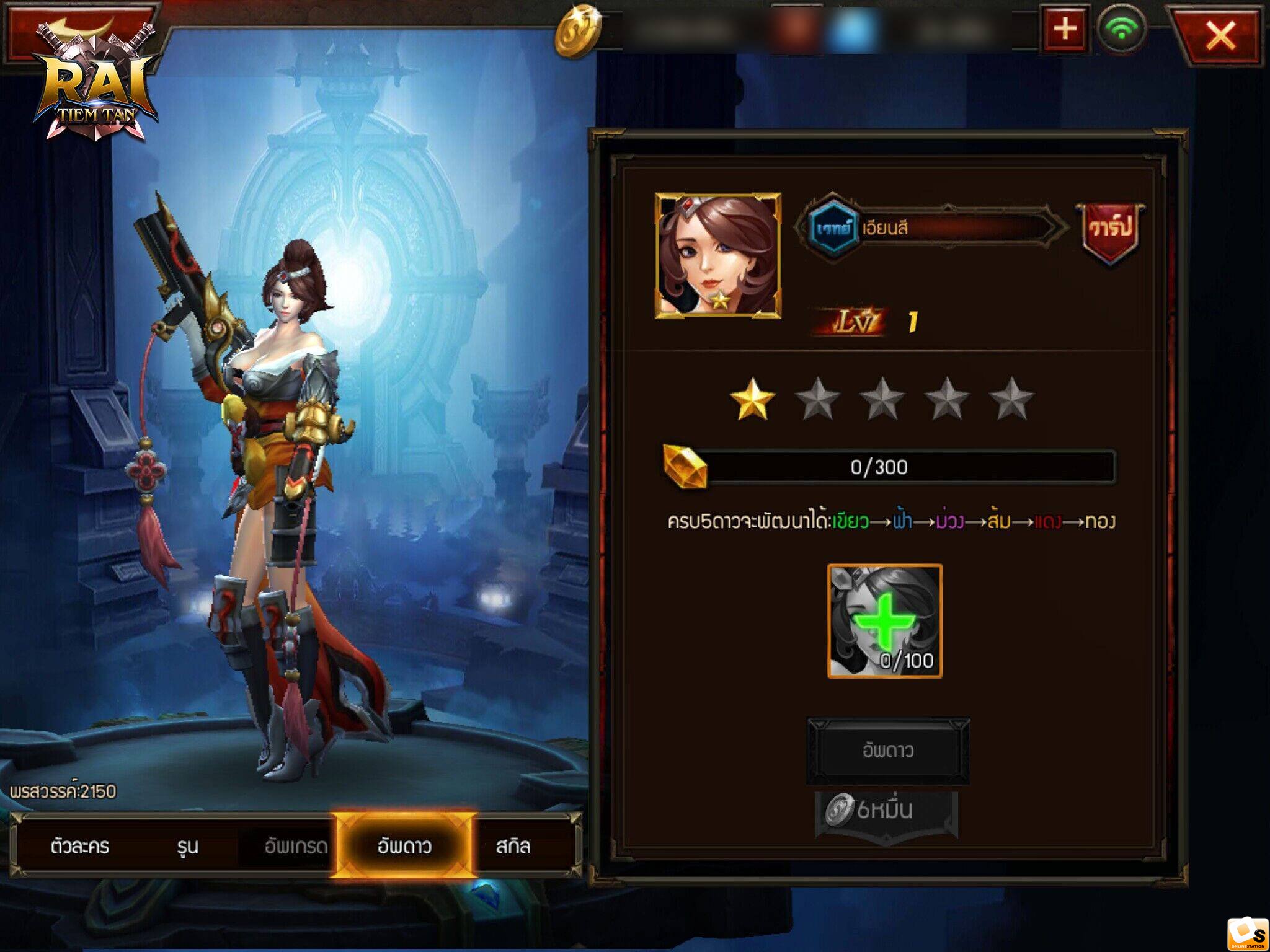Click the red plus button to add currency
Image resolution: width=1270 pixels, height=952 pixels.
tap(1065, 30)
